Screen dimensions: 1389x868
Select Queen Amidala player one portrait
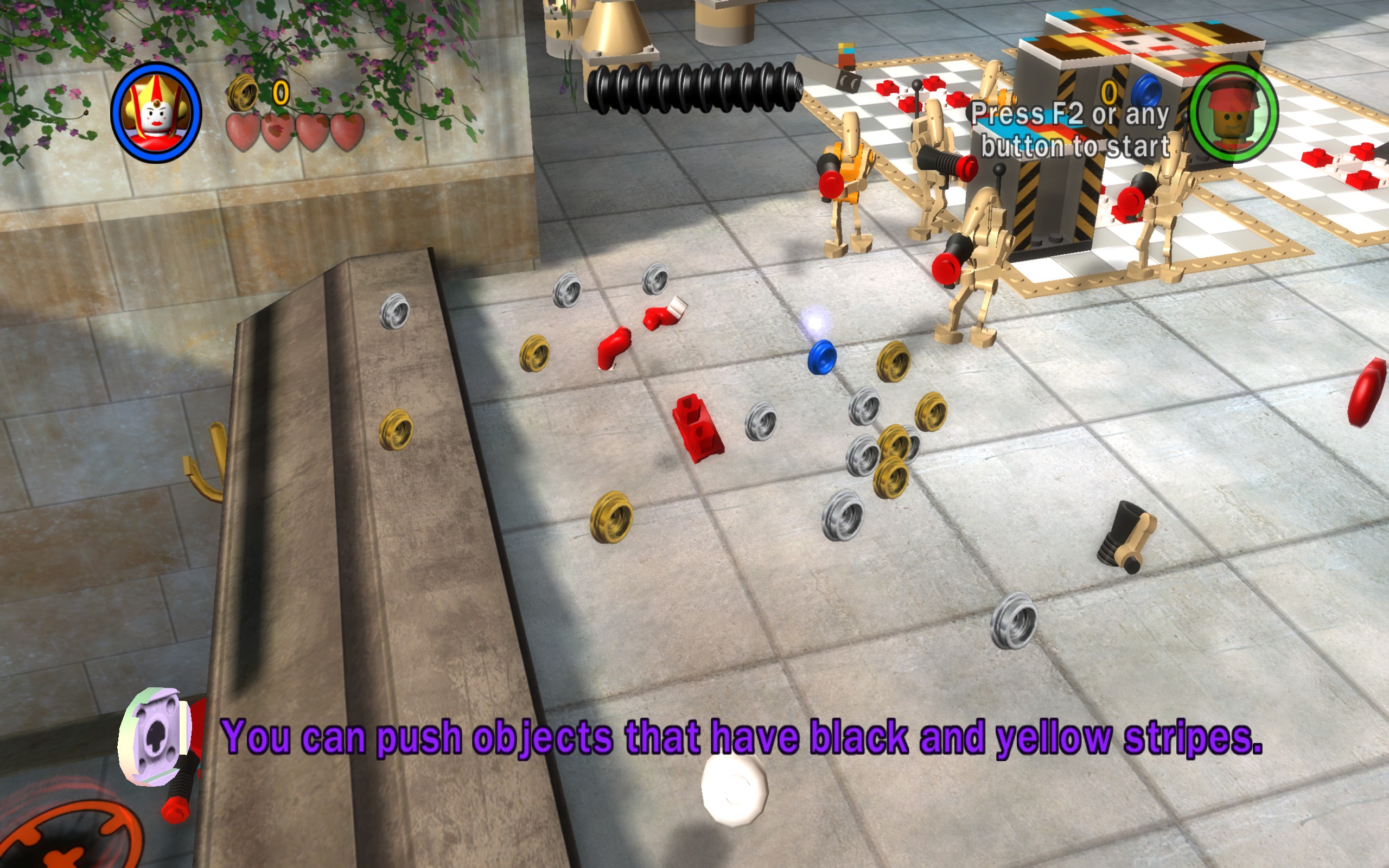pos(156,112)
